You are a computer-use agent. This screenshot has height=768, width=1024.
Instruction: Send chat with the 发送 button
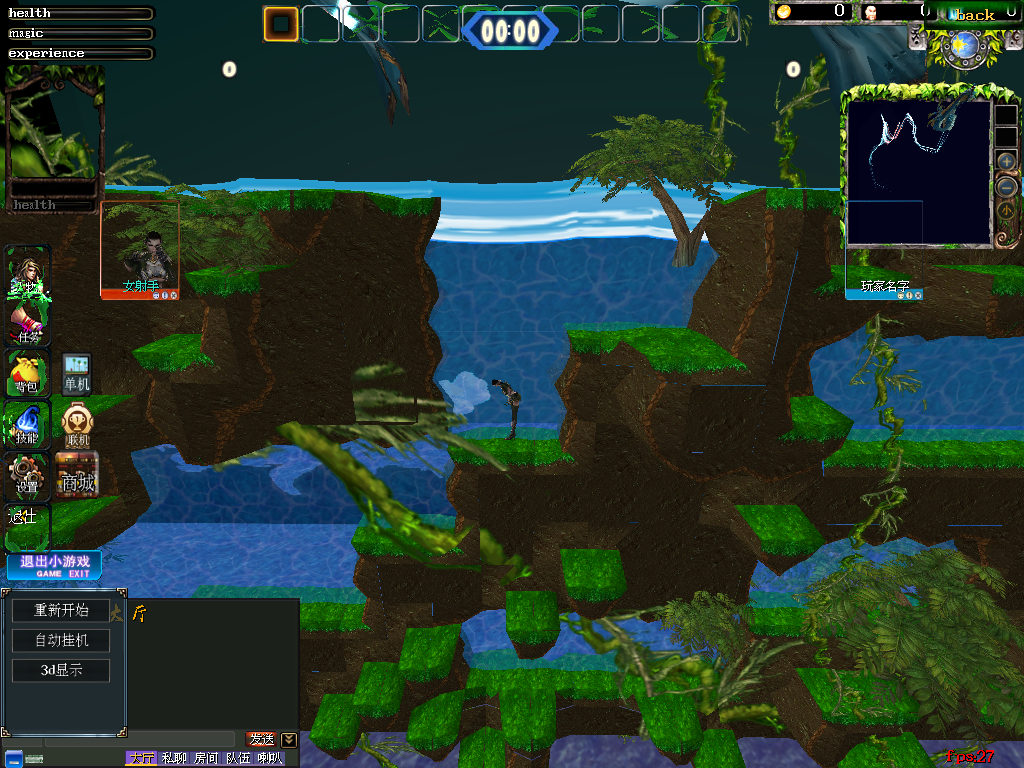pyautogui.click(x=261, y=739)
